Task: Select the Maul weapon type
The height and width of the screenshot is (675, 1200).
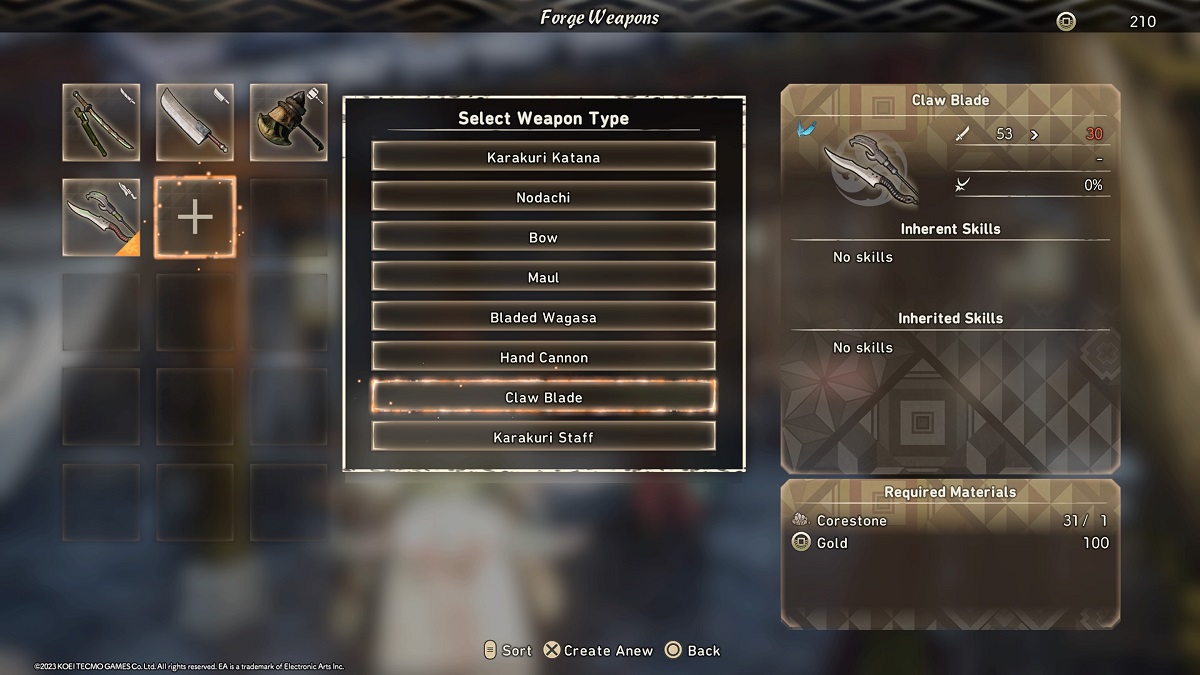Action: (x=543, y=277)
